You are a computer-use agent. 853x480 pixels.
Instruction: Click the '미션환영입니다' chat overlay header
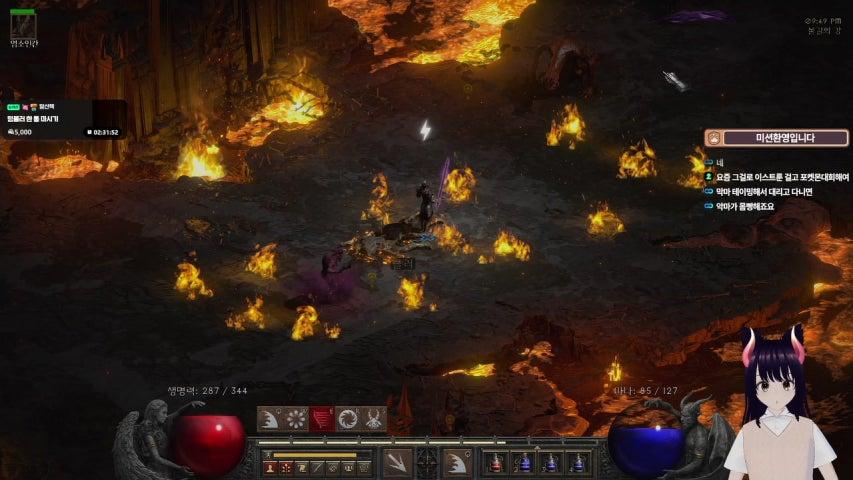[770, 138]
